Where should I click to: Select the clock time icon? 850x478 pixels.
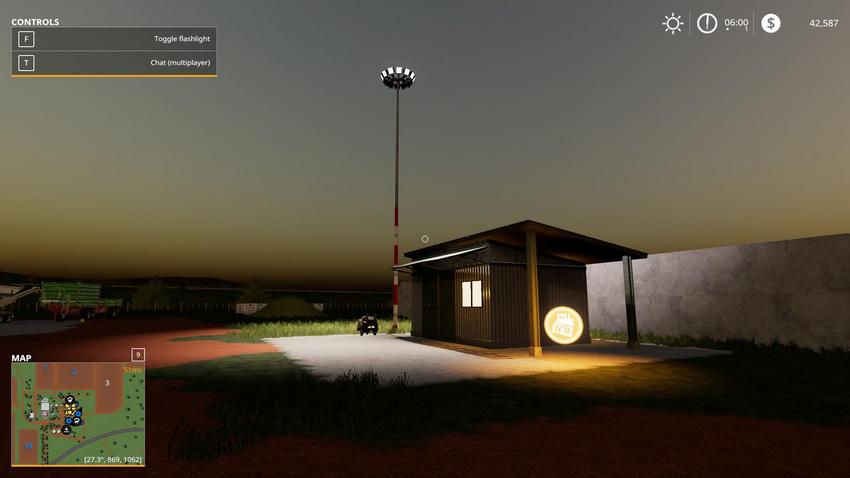707,23
